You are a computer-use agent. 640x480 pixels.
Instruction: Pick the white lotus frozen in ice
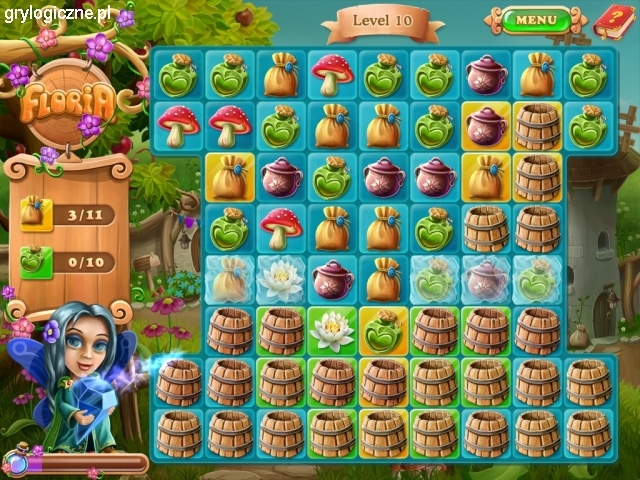coord(281,280)
